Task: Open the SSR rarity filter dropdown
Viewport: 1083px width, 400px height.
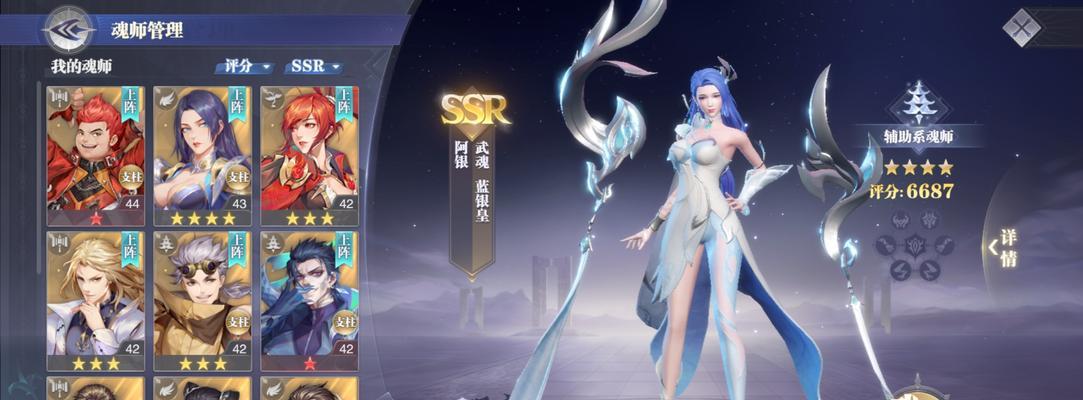Action: coord(314,67)
